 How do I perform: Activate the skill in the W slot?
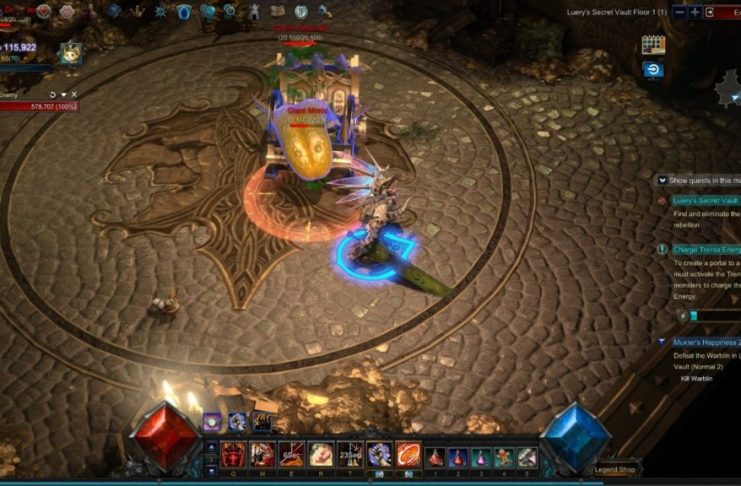click(x=263, y=455)
